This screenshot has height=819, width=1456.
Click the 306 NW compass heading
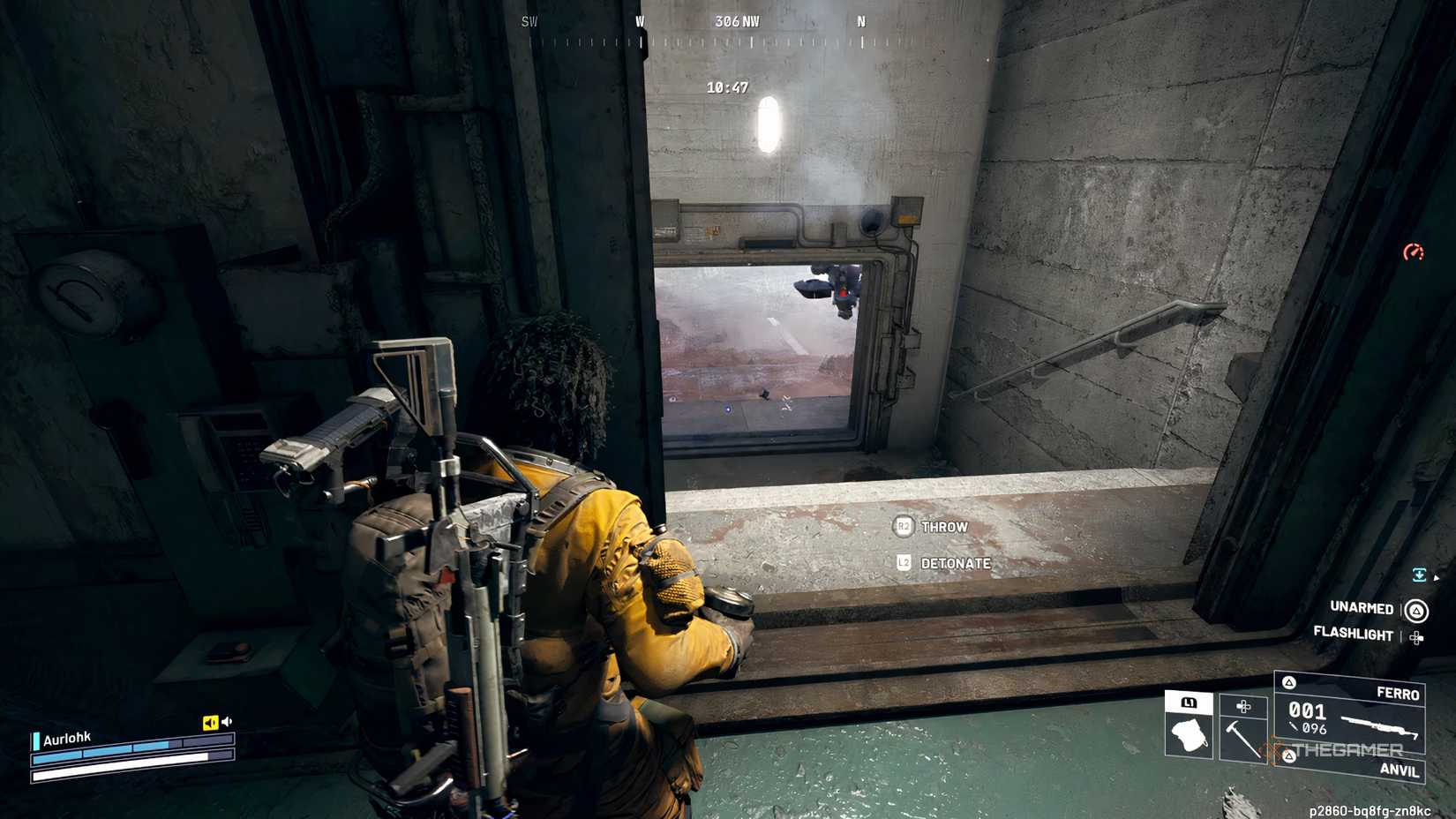tap(736, 20)
